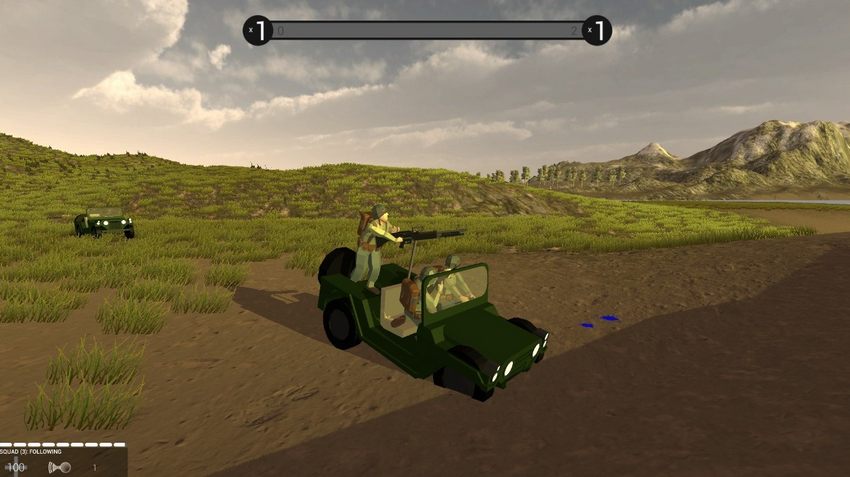The image size is (850, 477).
Task: Select the Squad Following status label
Action: pyautogui.click(x=32, y=453)
